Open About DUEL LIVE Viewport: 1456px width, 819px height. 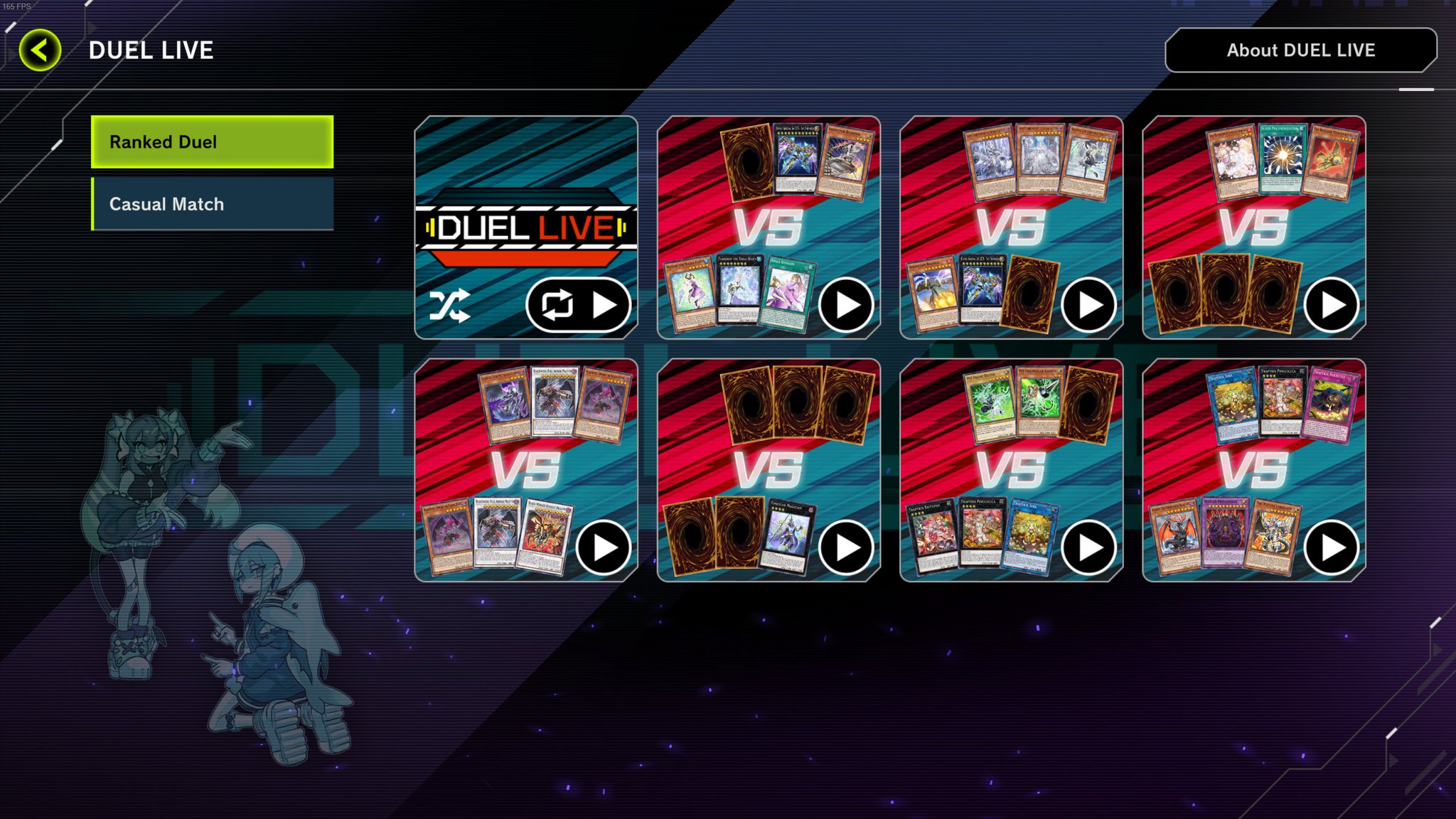[1300, 50]
